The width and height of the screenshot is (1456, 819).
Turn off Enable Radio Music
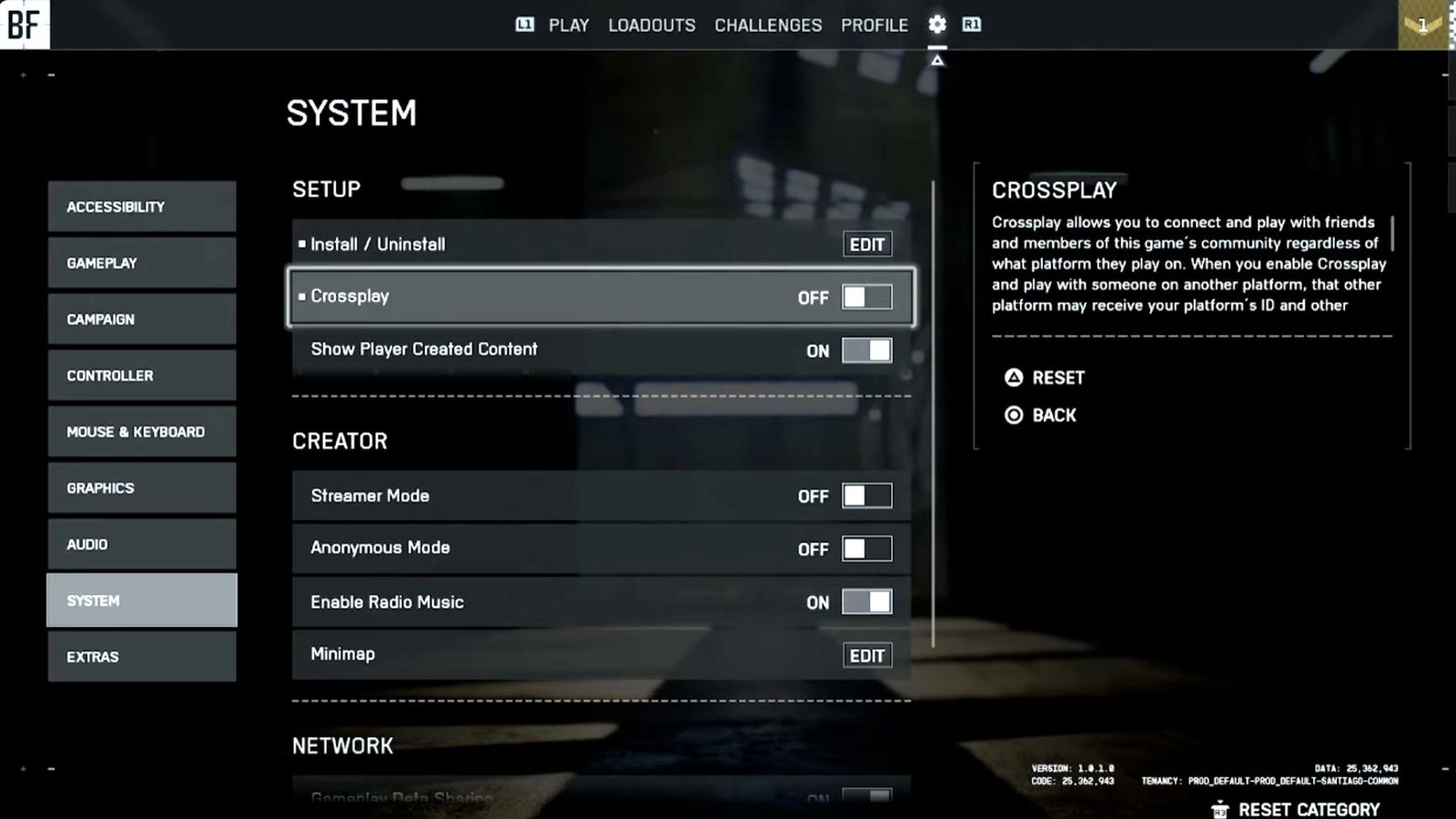(x=866, y=602)
